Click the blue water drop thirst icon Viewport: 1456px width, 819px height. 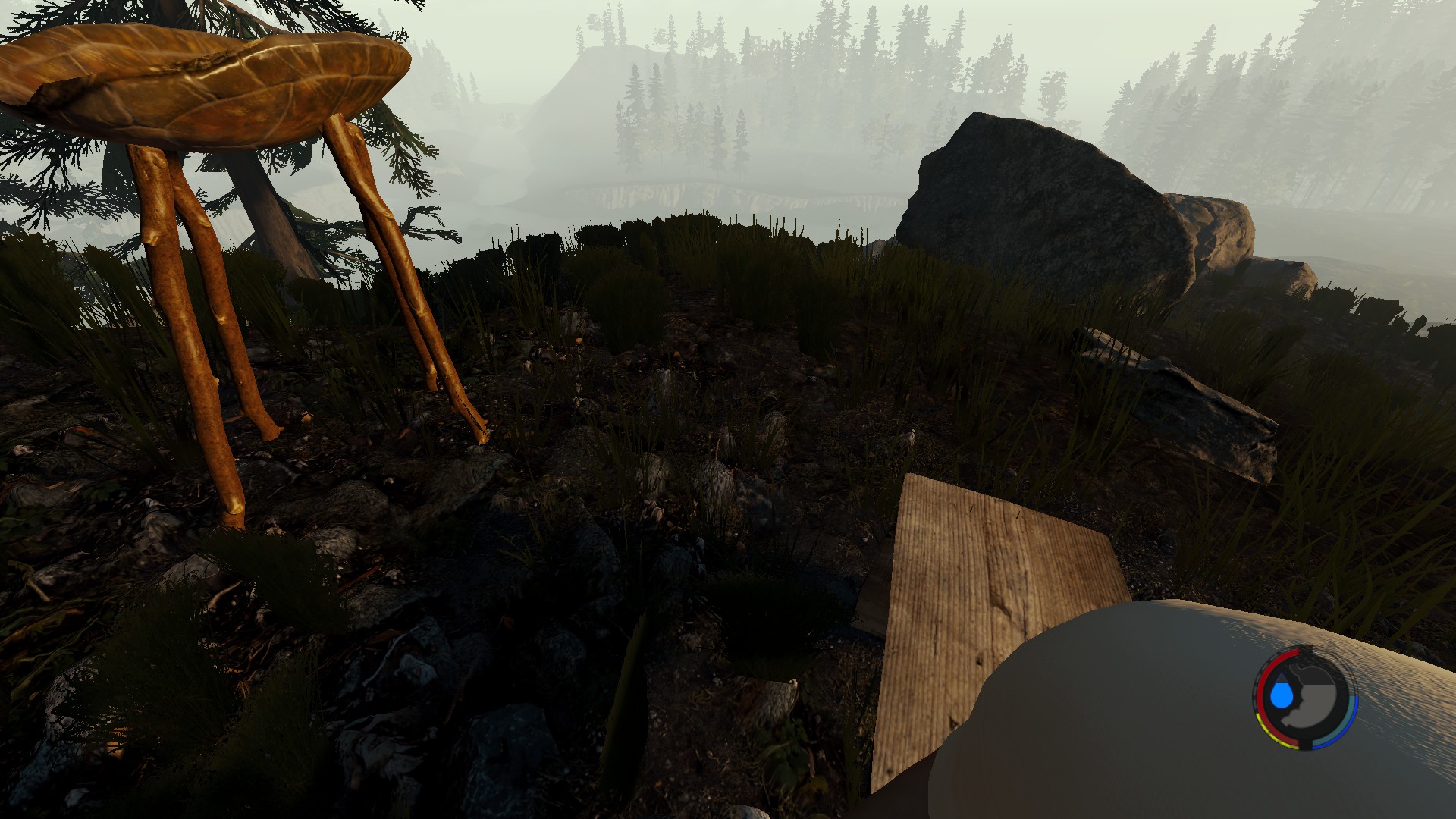[x=1282, y=695]
